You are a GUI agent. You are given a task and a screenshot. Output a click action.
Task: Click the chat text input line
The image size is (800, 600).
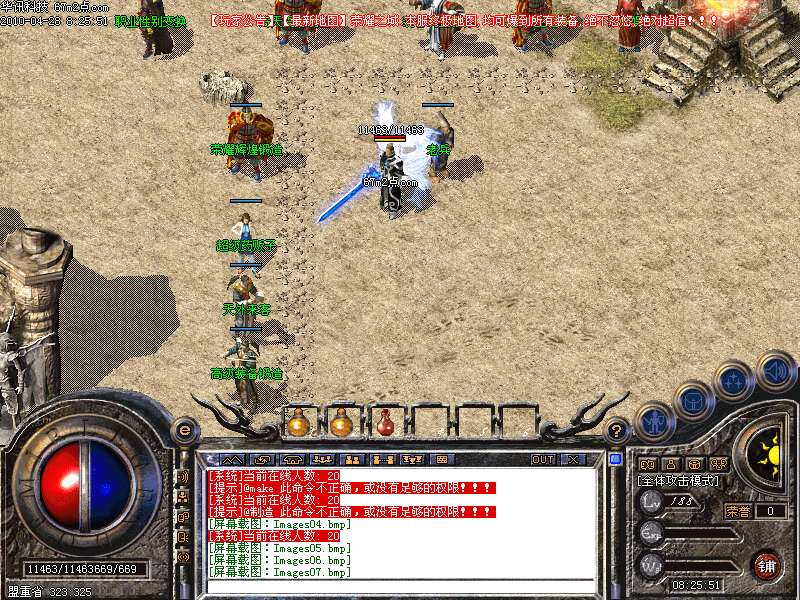(400, 586)
